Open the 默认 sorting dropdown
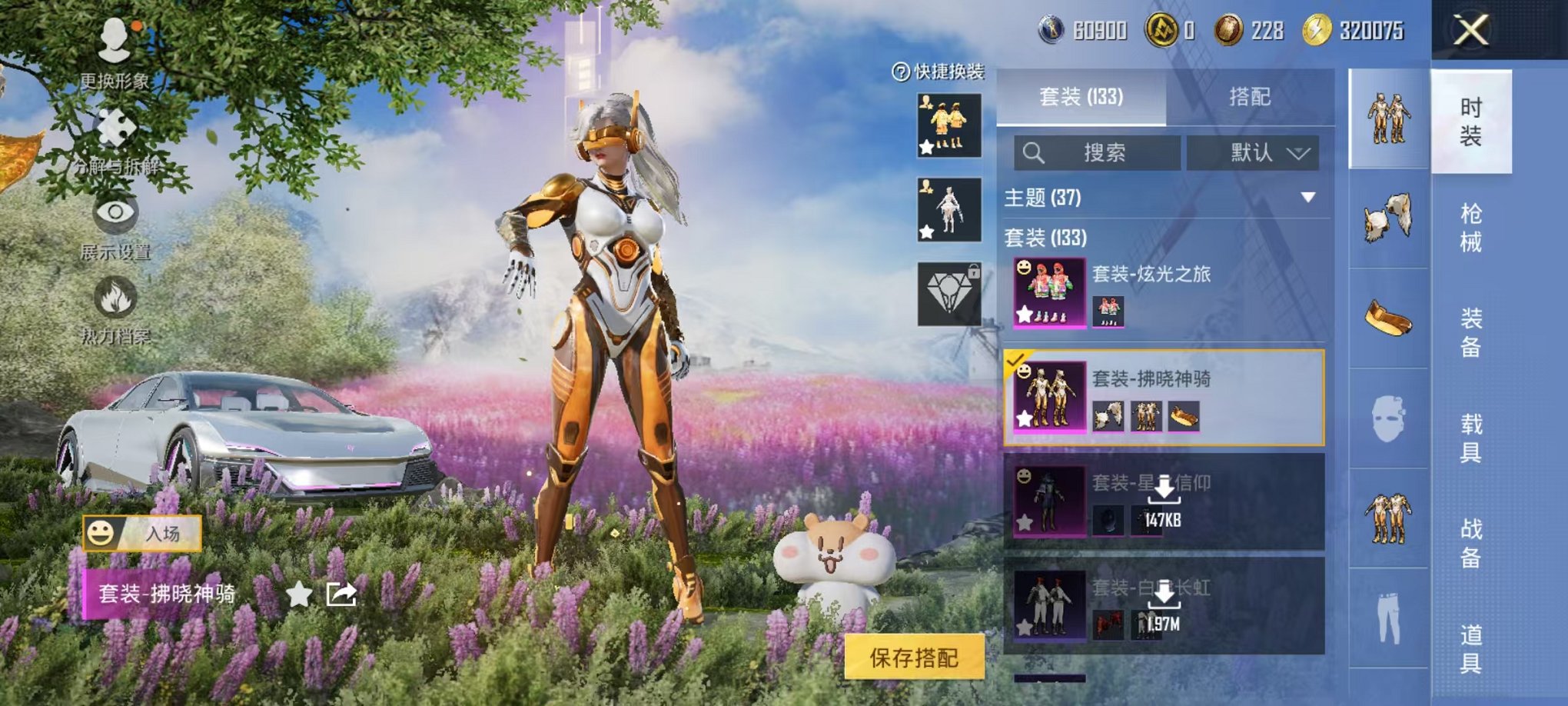Viewport: 1568px width, 706px height. coord(1253,153)
